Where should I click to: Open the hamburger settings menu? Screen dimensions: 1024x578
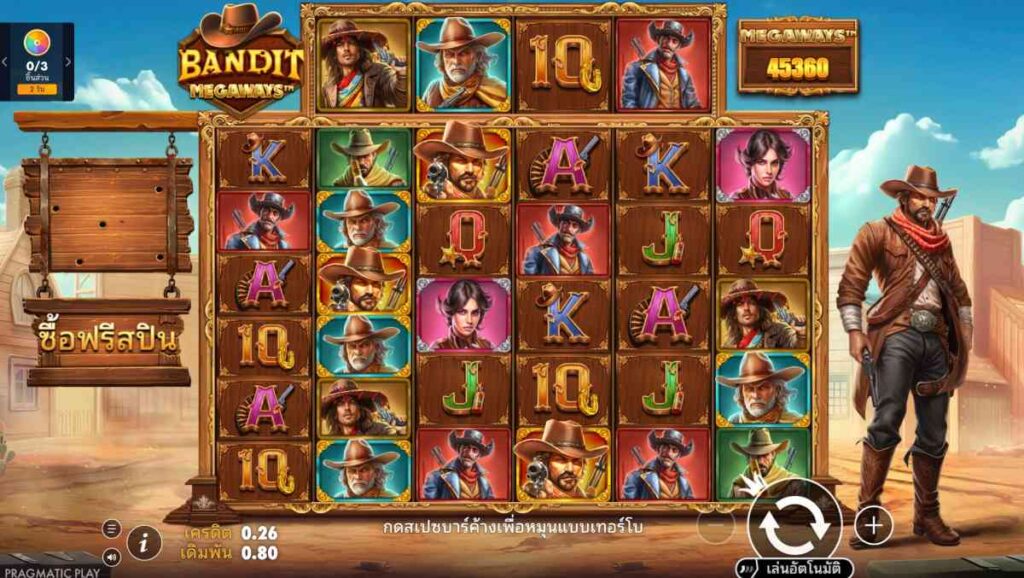(111, 529)
